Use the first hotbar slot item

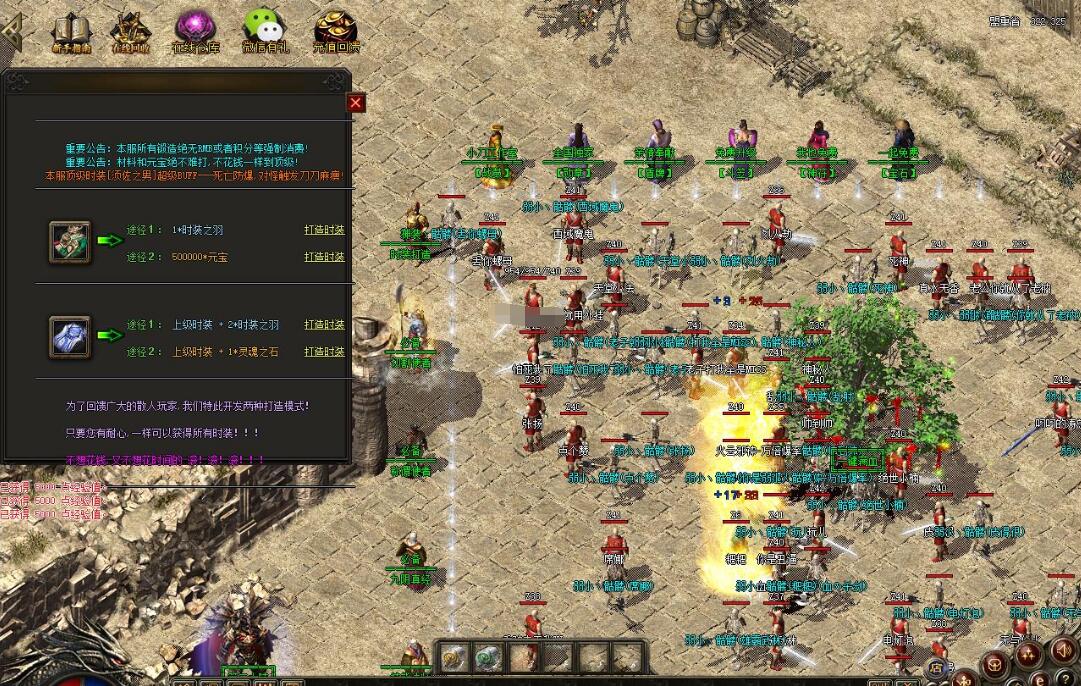tap(455, 658)
